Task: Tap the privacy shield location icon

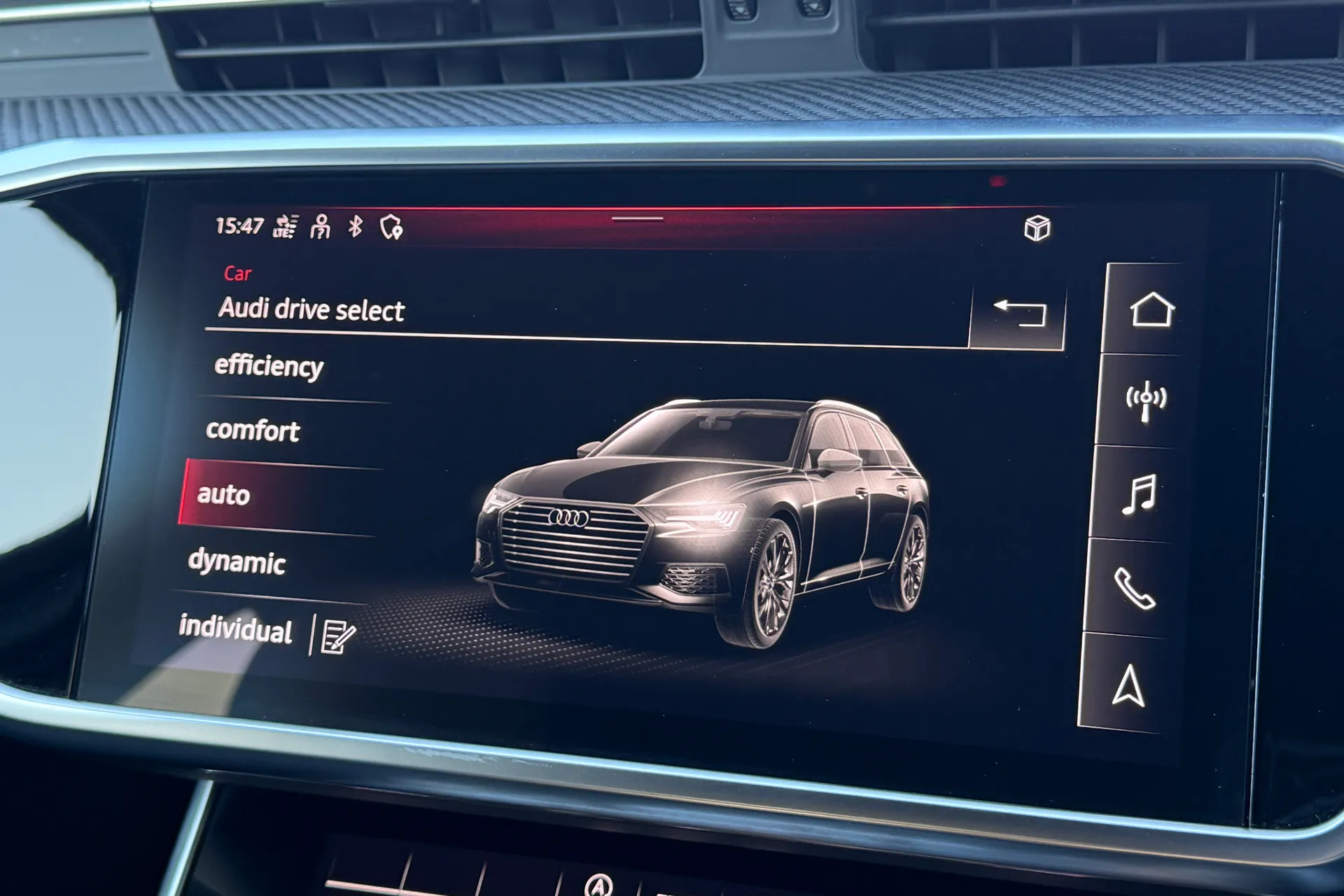Action: point(391,226)
